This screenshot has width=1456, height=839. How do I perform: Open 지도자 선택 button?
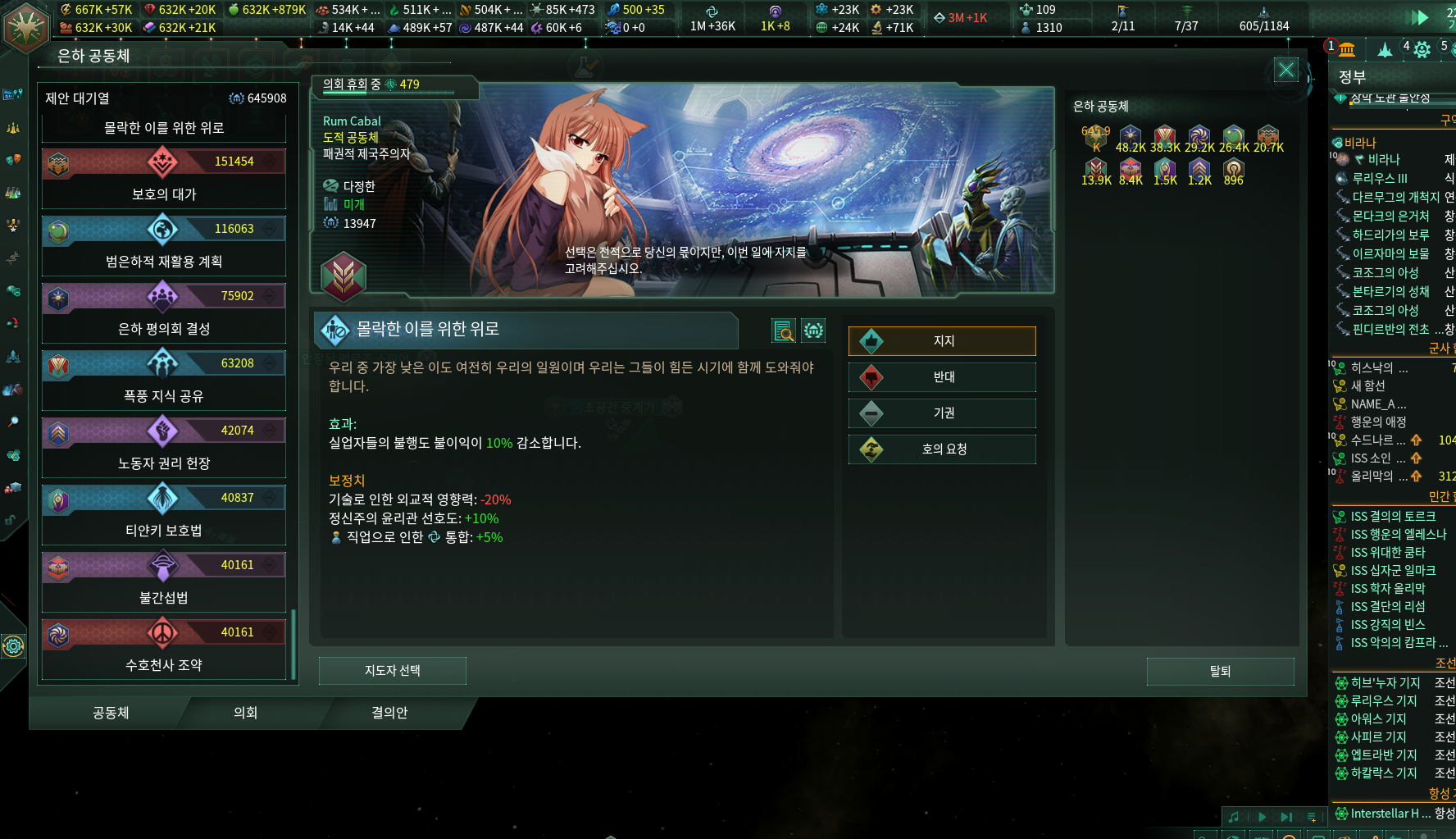pos(392,671)
